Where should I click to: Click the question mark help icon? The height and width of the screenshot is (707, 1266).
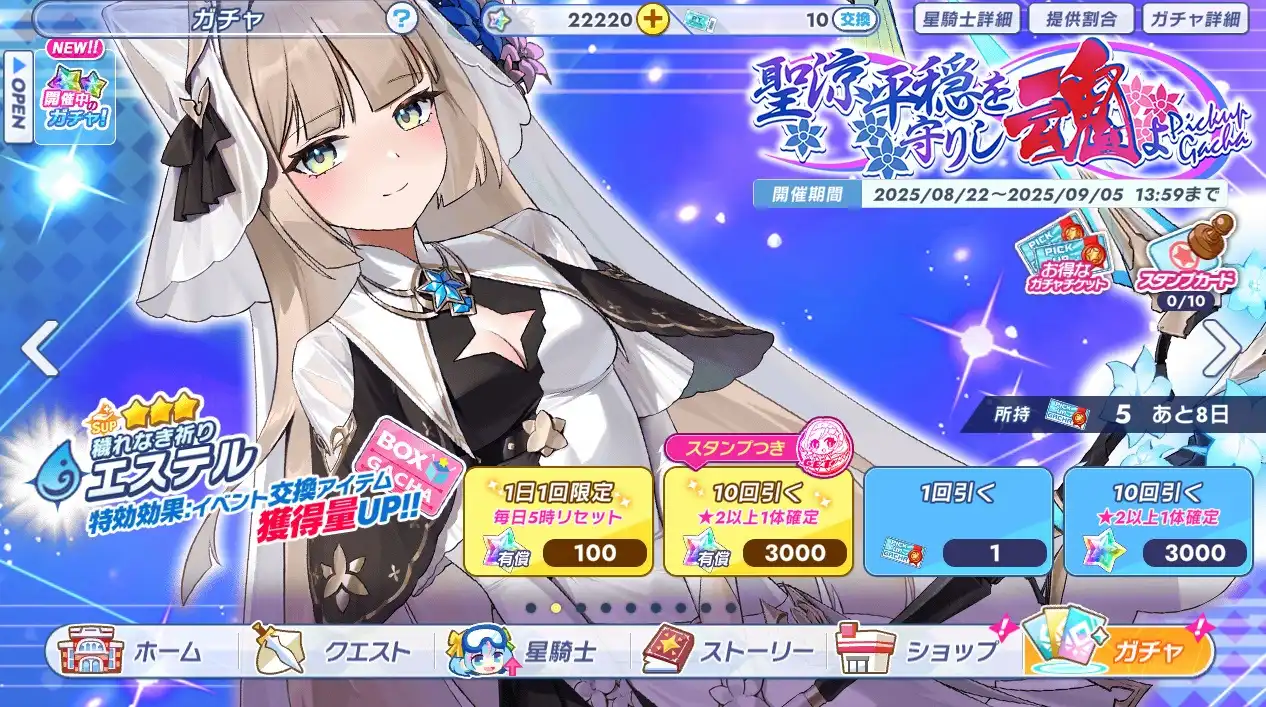402,18
